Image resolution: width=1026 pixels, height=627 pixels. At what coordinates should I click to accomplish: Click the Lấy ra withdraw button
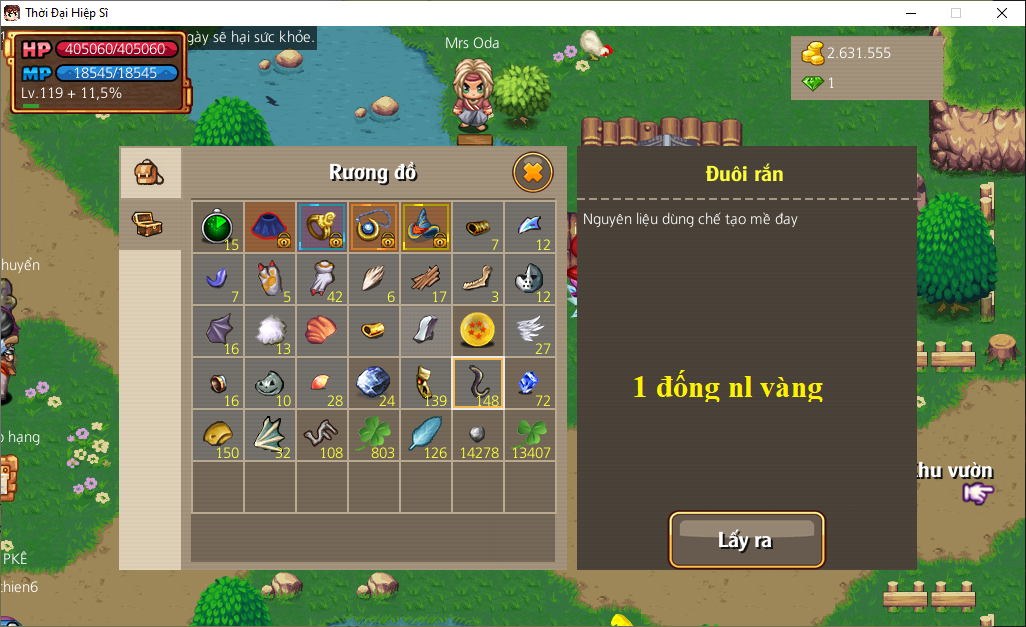(746, 540)
